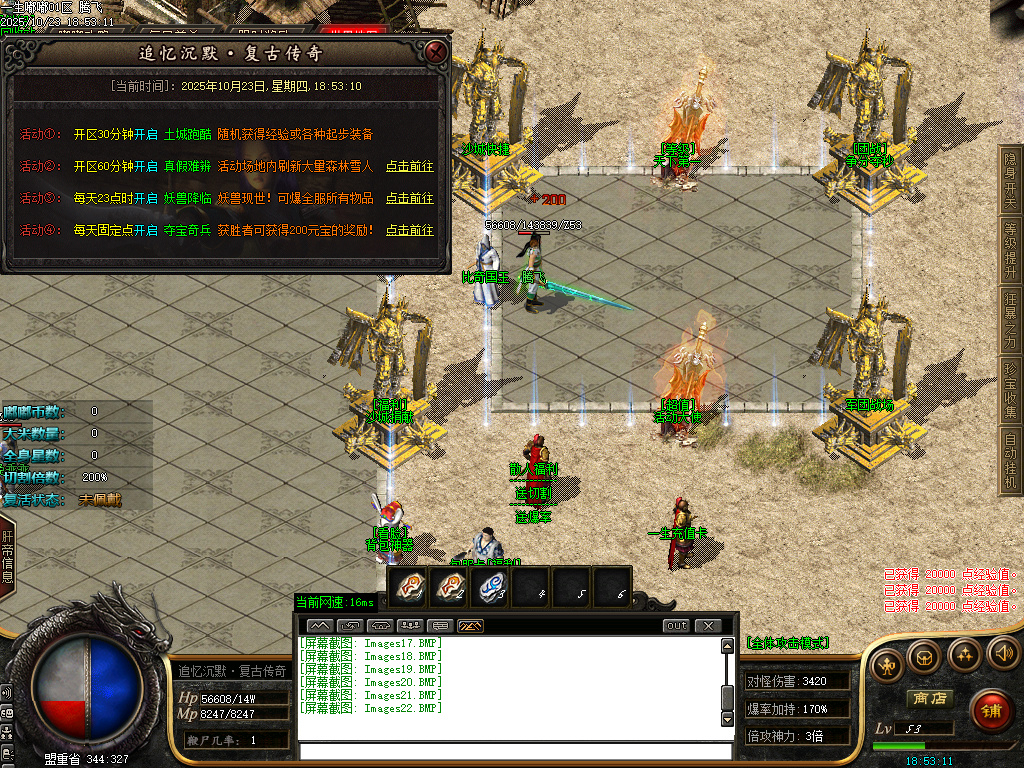The image size is (1024, 768).
Task: Open the 珍宝收集 side menu
Action: pyautogui.click(x=1010, y=391)
